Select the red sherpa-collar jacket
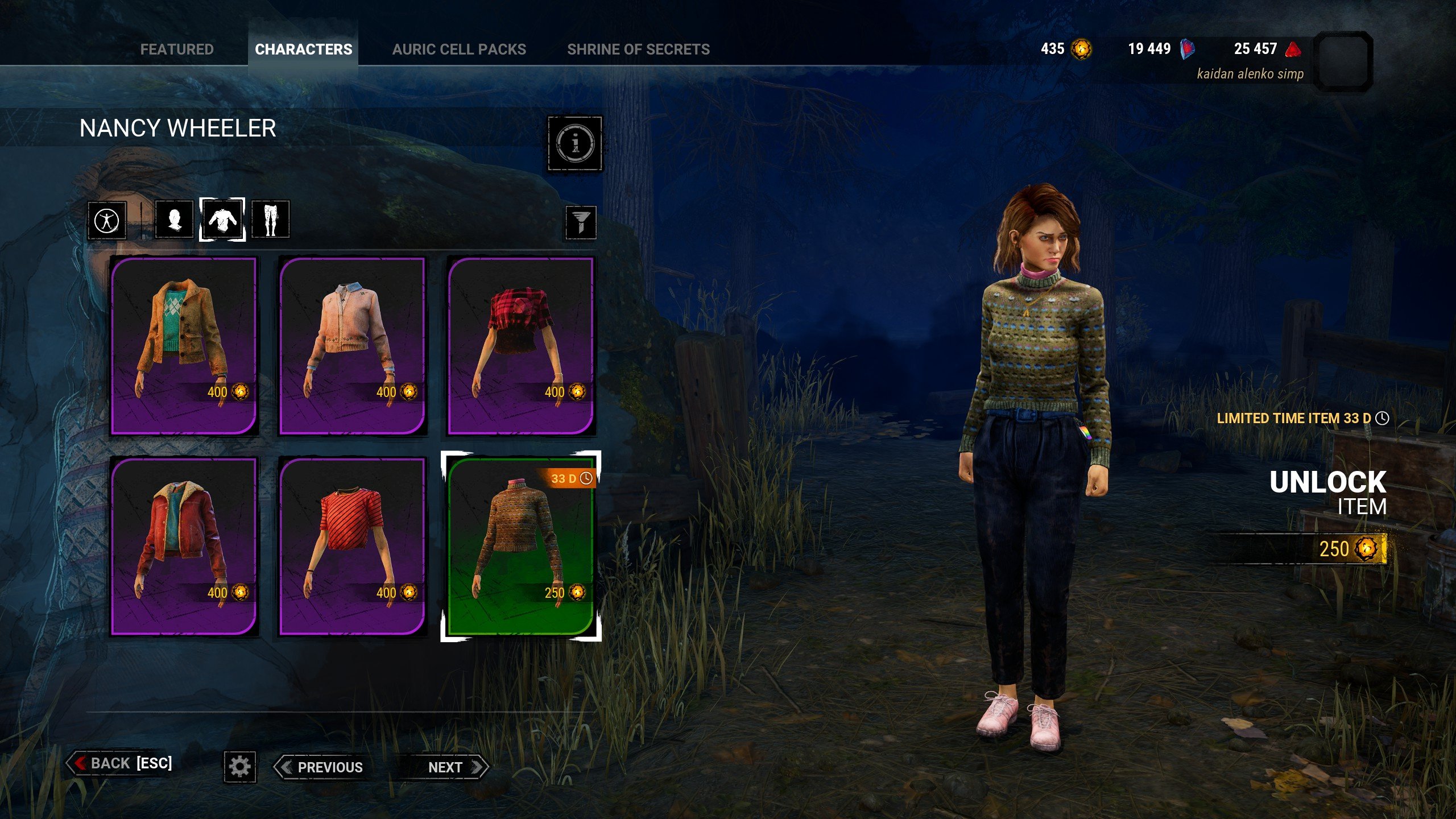 pos(184,546)
